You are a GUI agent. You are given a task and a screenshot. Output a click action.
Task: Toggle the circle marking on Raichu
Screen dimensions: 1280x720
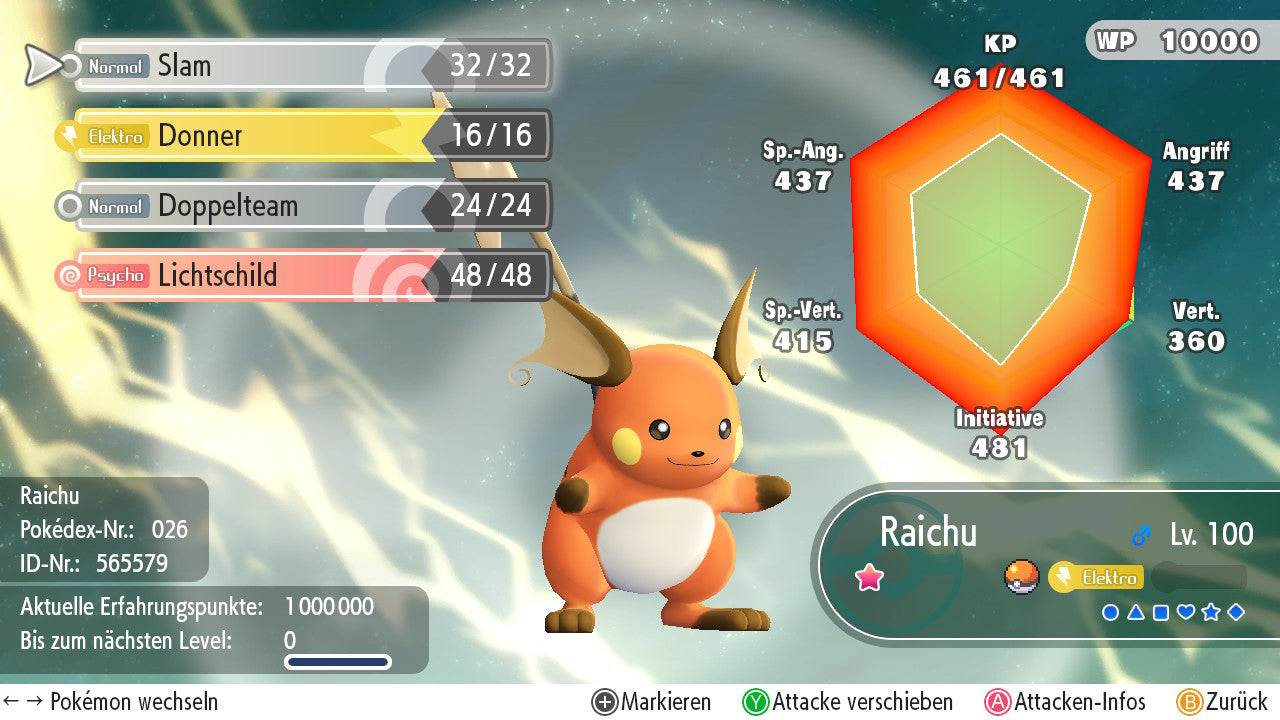pos(1110,612)
